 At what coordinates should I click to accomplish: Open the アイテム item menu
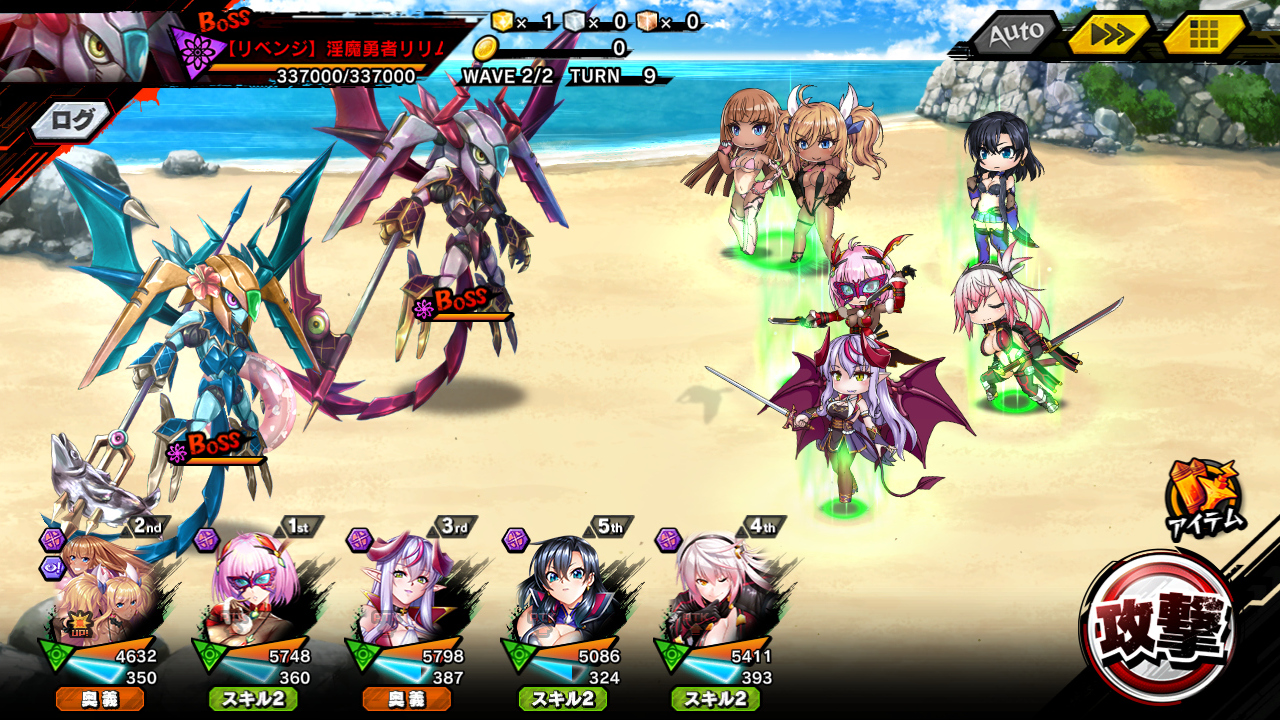click(x=1204, y=497)
